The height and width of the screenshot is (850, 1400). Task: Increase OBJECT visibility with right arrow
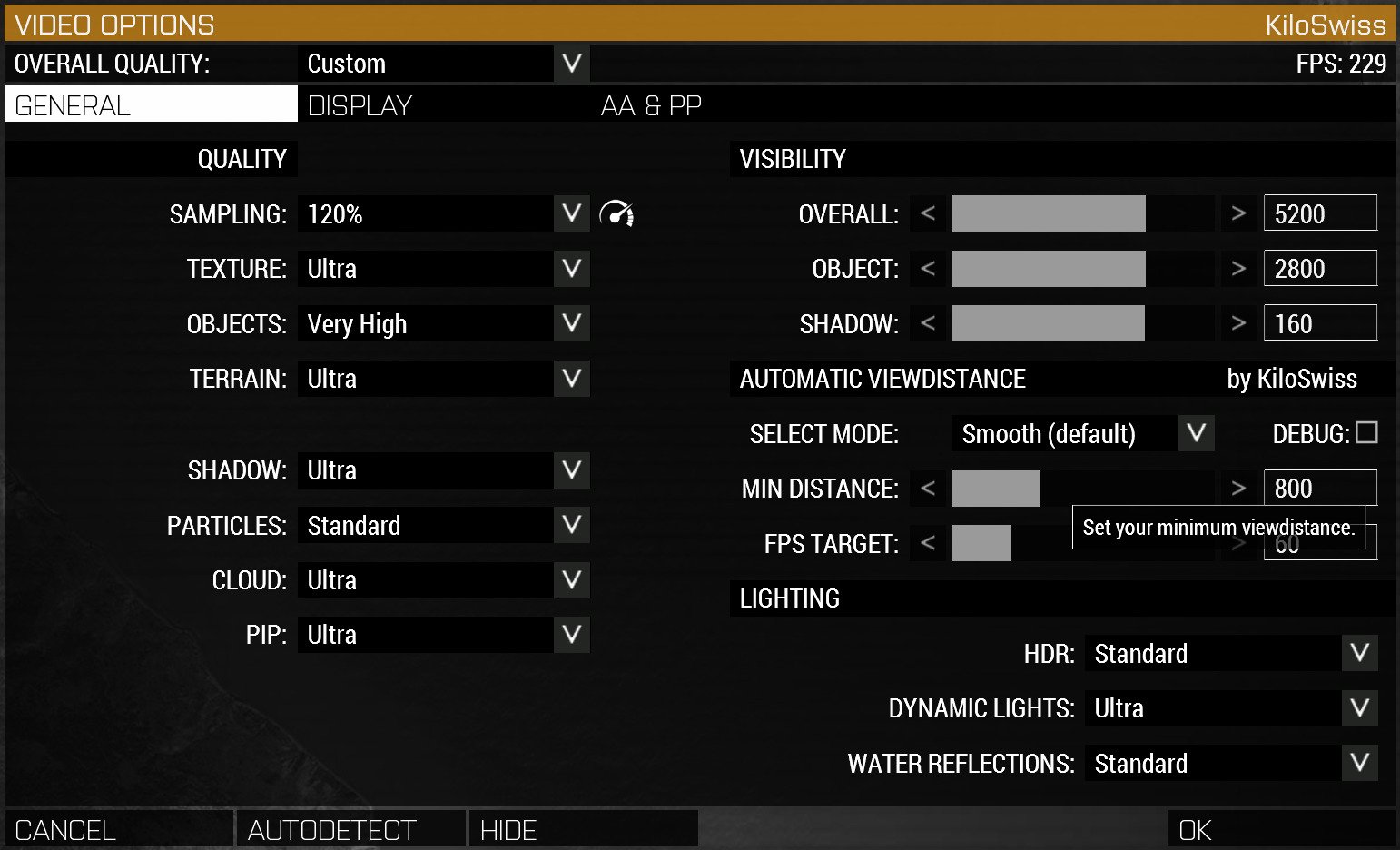point(1238,268)
